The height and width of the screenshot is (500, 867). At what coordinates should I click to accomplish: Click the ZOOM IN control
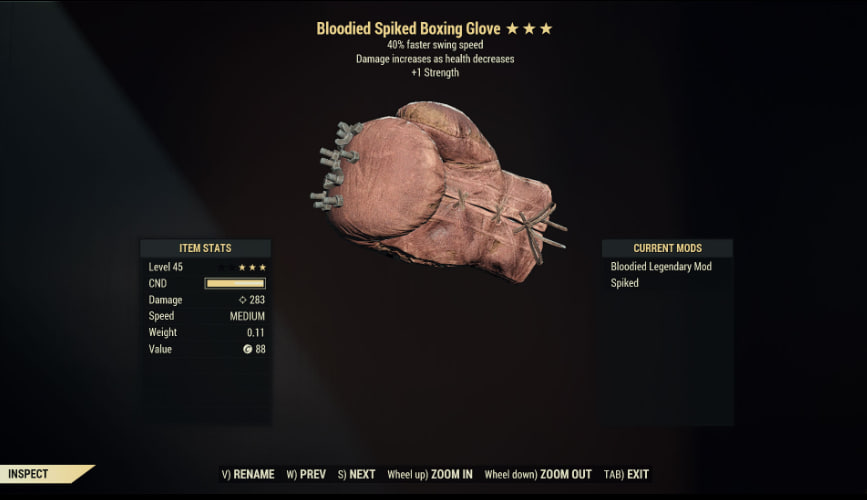[x=431, y=474]
